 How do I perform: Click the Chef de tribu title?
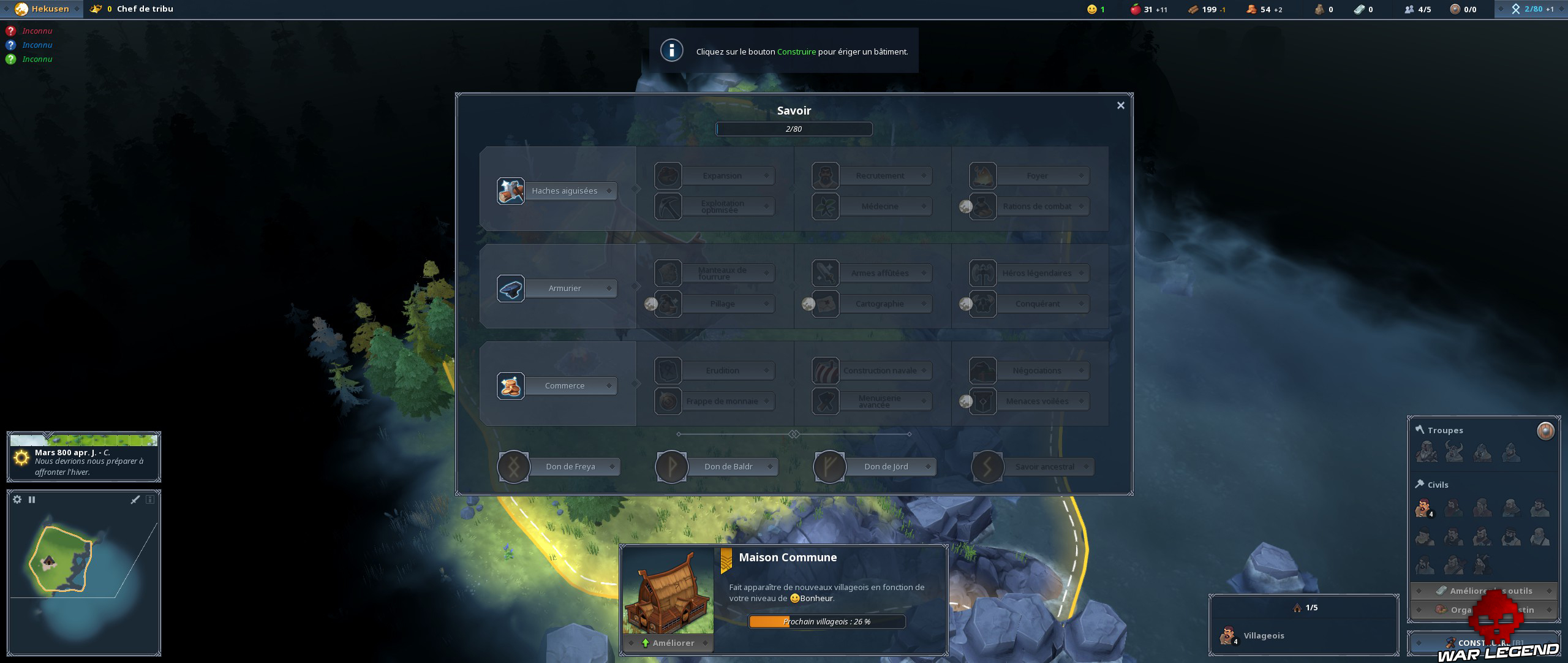pyautogui.click(x=144, y=9)
